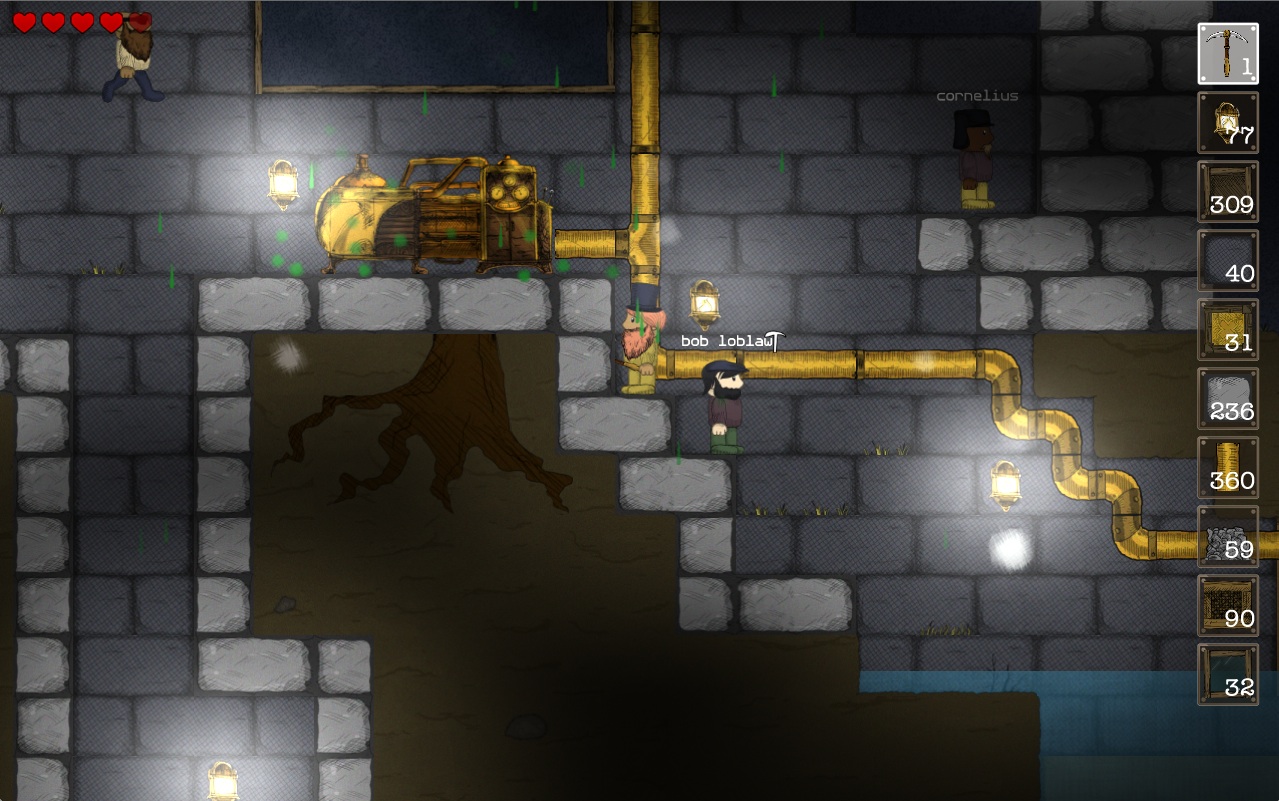Choose the light stone block stack of 236
Image resolution: width=1279 pixels, height=801 pixels.
point(1228,399)
